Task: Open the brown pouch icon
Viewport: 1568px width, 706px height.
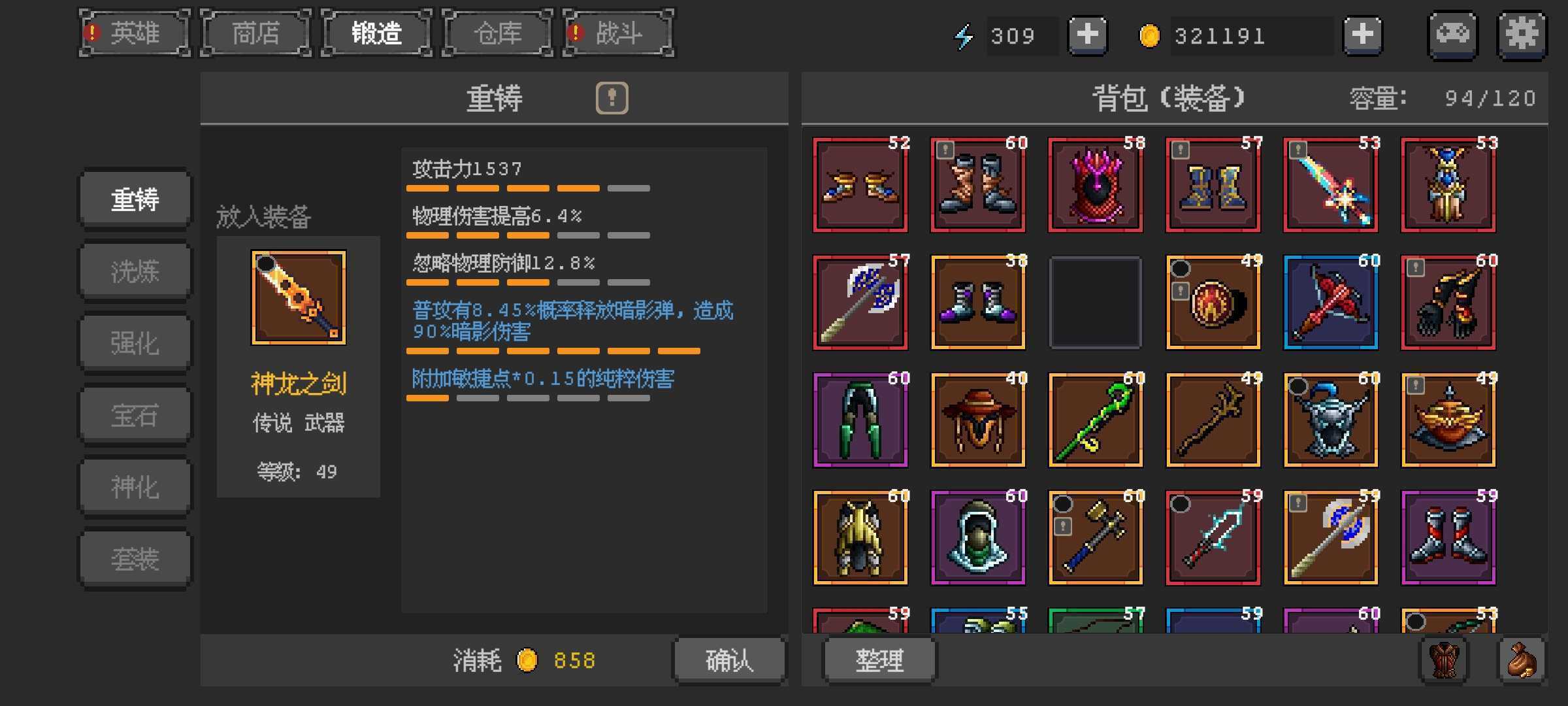Action: pos(1522,660)
